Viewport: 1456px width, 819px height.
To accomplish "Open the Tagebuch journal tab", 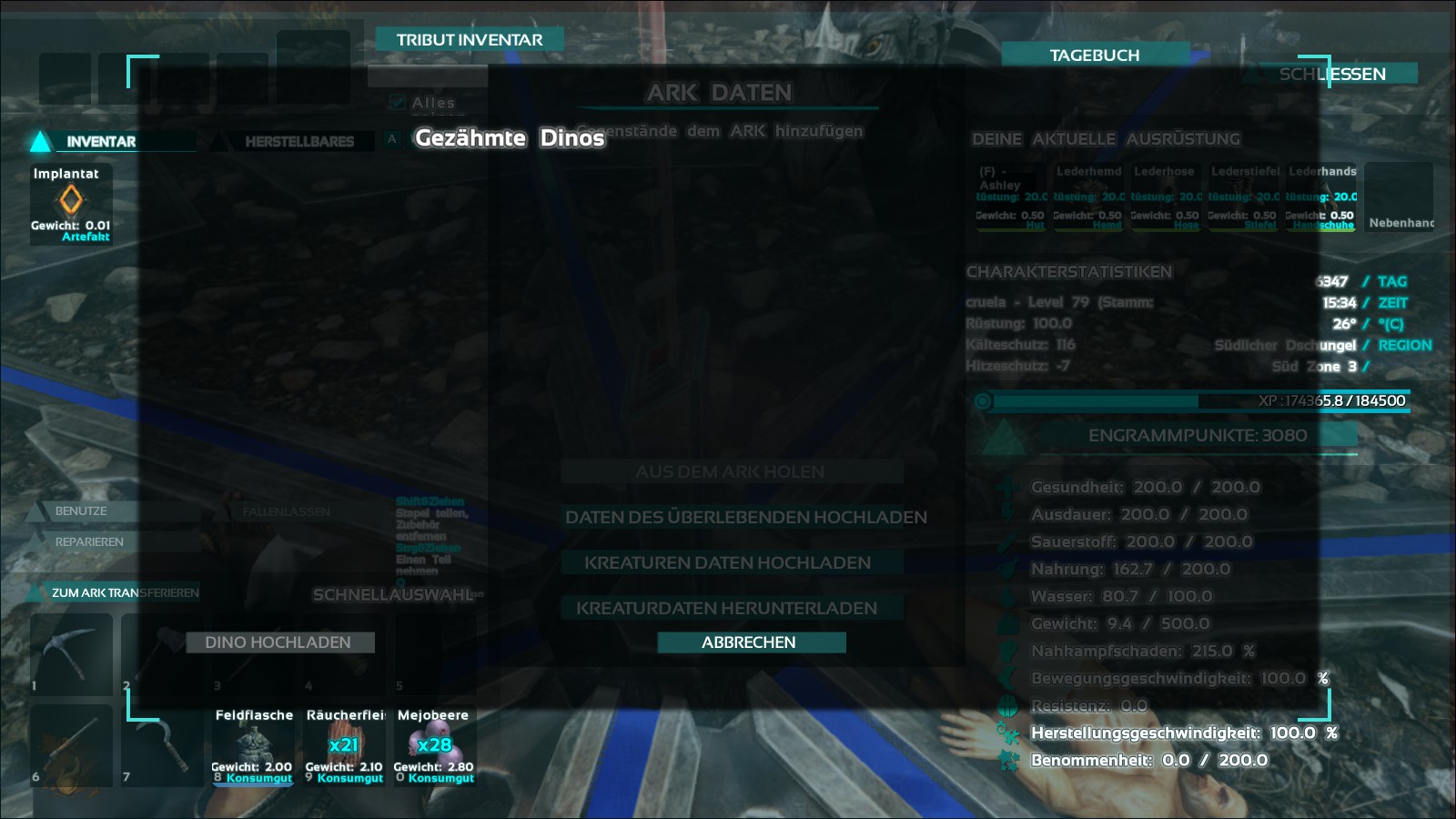I will coord(1094,56).
